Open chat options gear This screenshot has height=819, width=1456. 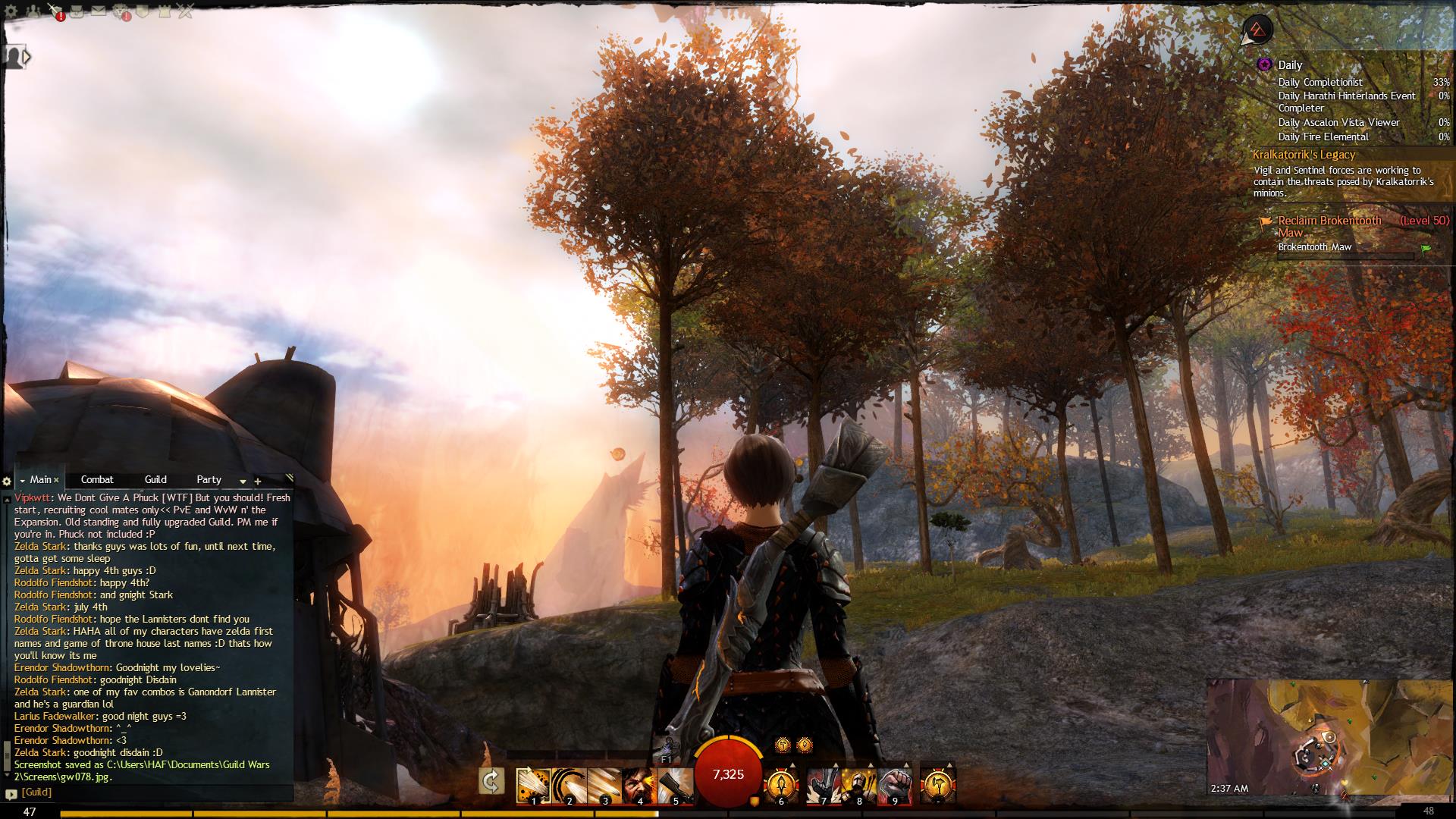tap(7, 481)
